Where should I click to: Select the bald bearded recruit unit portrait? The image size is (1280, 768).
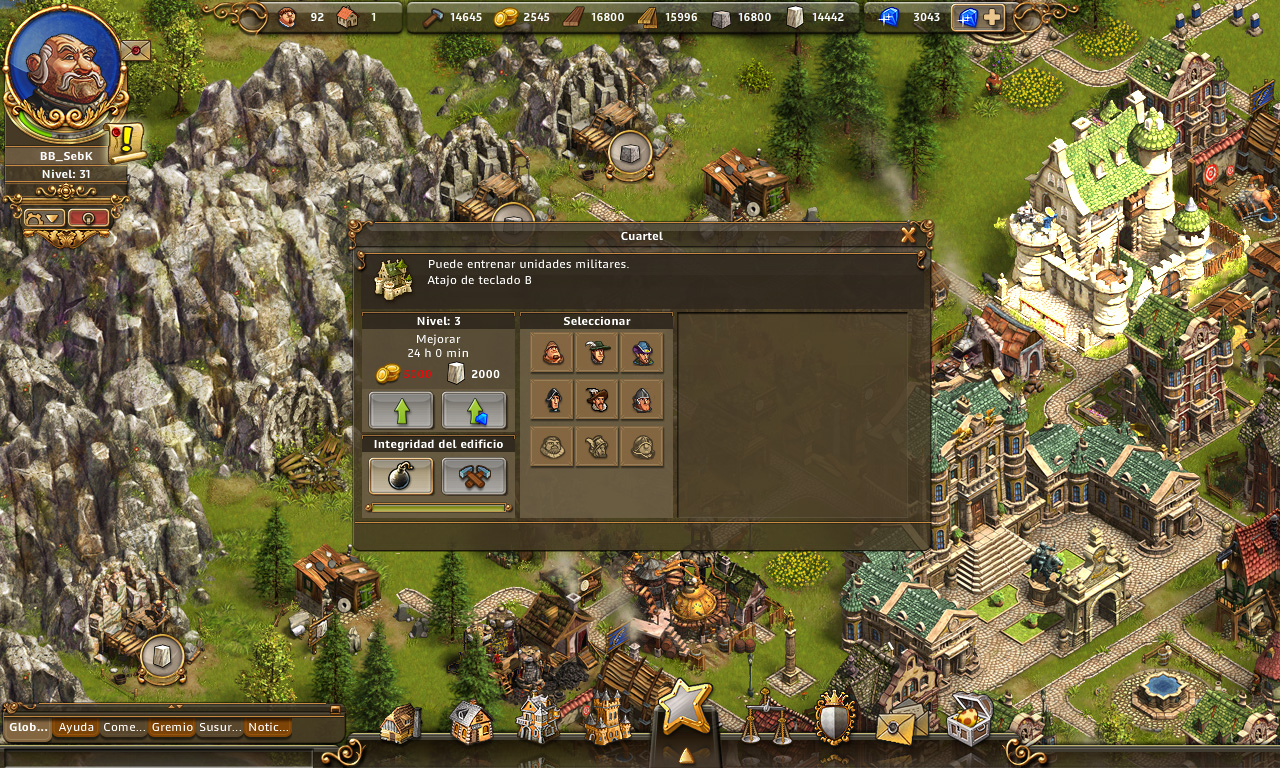point(552,352)
